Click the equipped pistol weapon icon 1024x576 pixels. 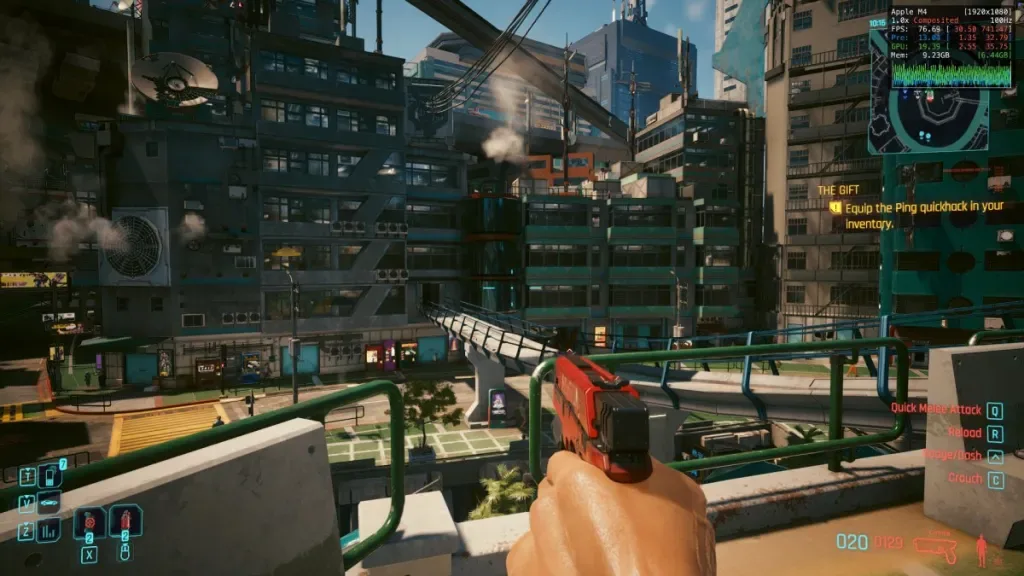pyautogui.click(x=937, y=548)
